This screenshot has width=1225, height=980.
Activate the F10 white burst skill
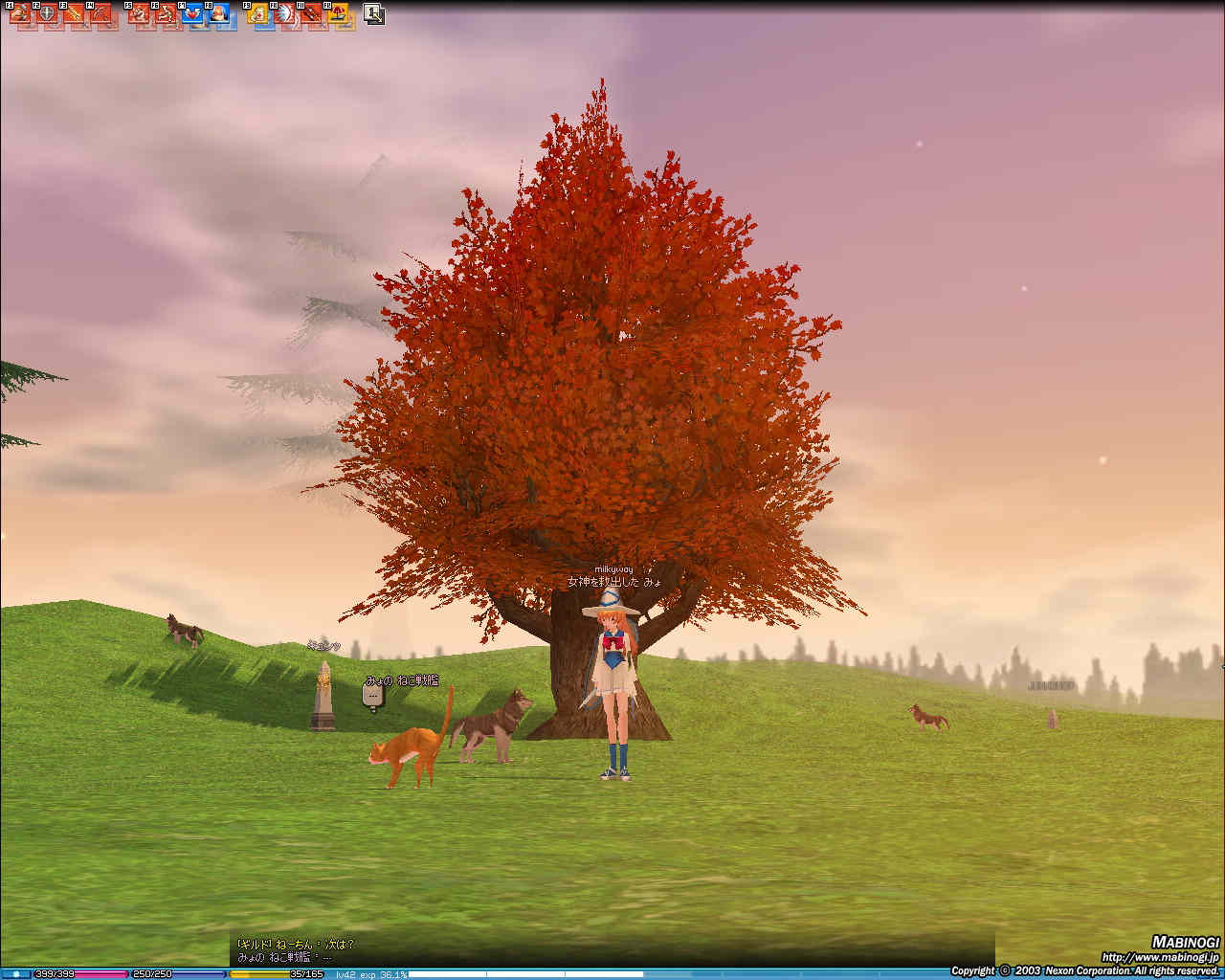(284, 14)
